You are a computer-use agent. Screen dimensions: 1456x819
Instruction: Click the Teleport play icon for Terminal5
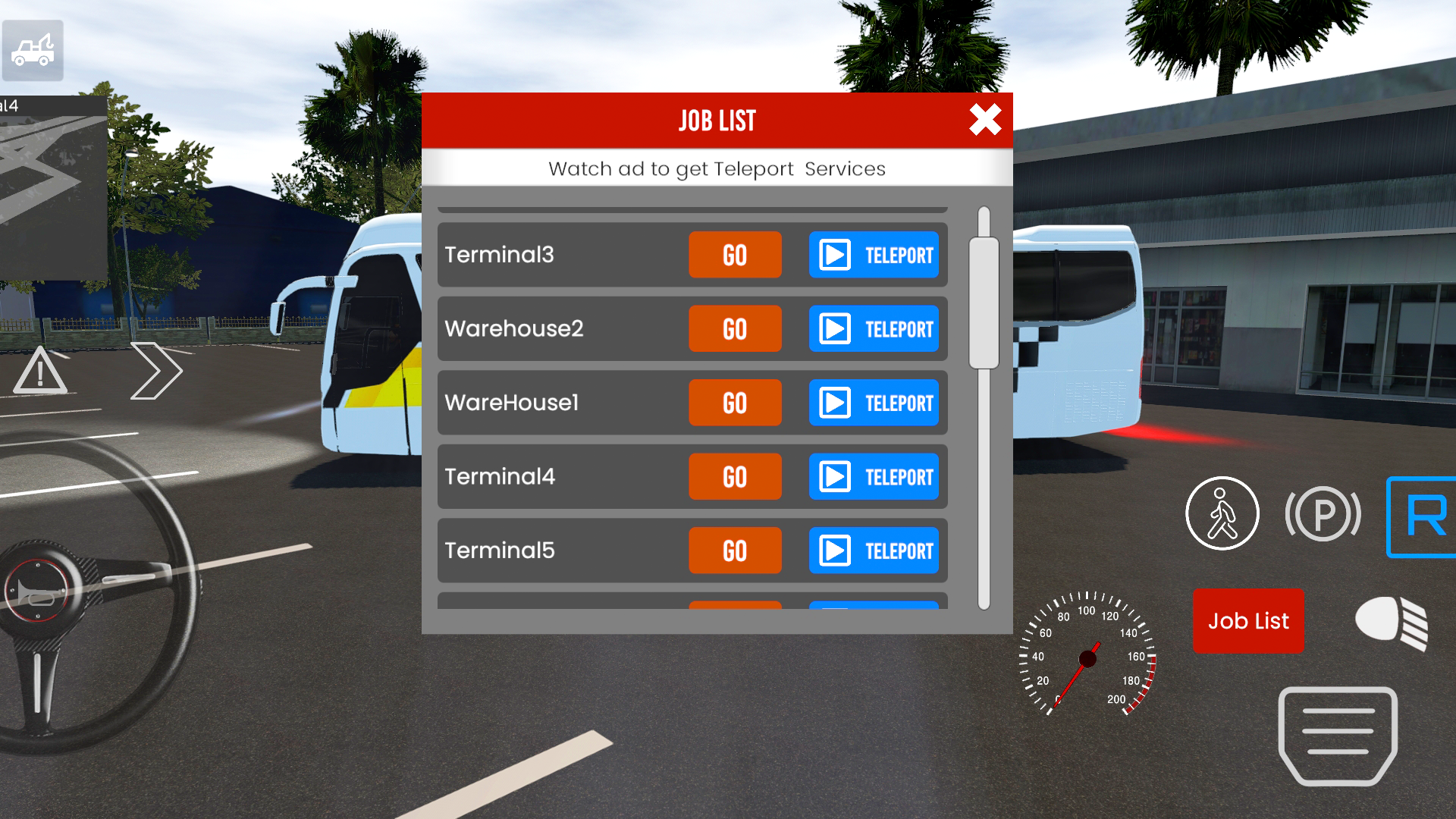835,551
